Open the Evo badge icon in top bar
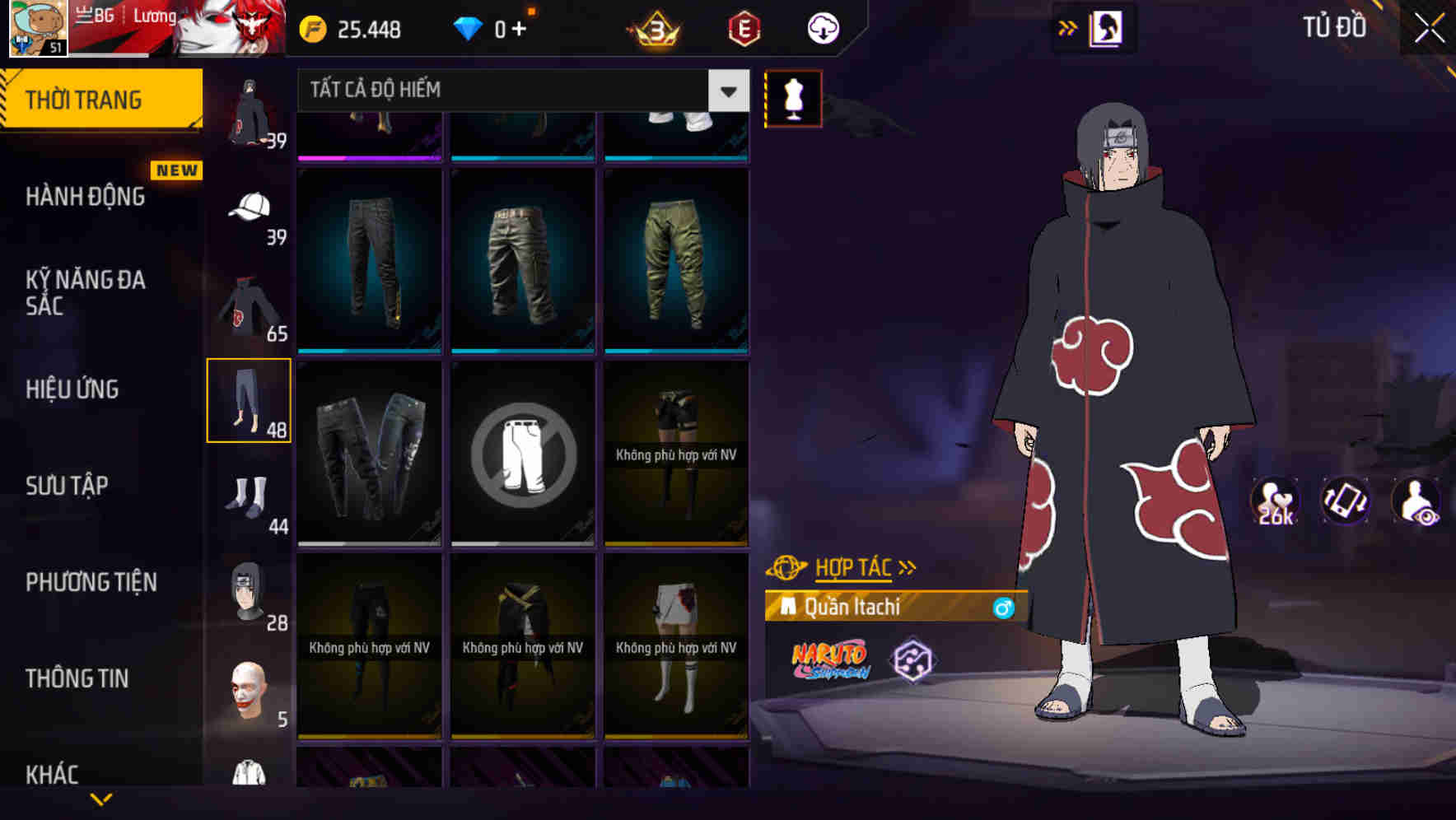This screenshot has height=820, width=1456. point(742,26)
